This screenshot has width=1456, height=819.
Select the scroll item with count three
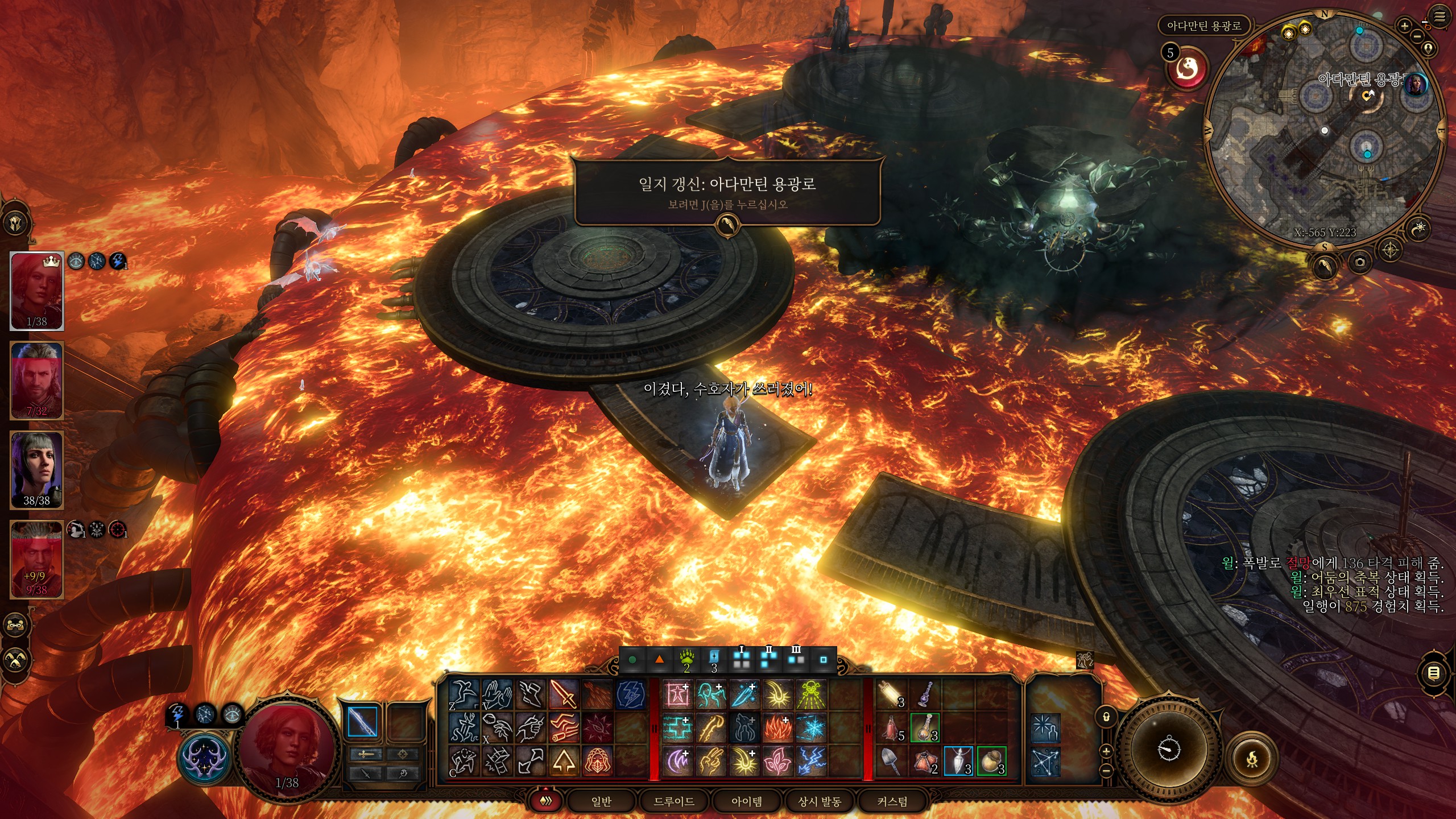[891, 694]
